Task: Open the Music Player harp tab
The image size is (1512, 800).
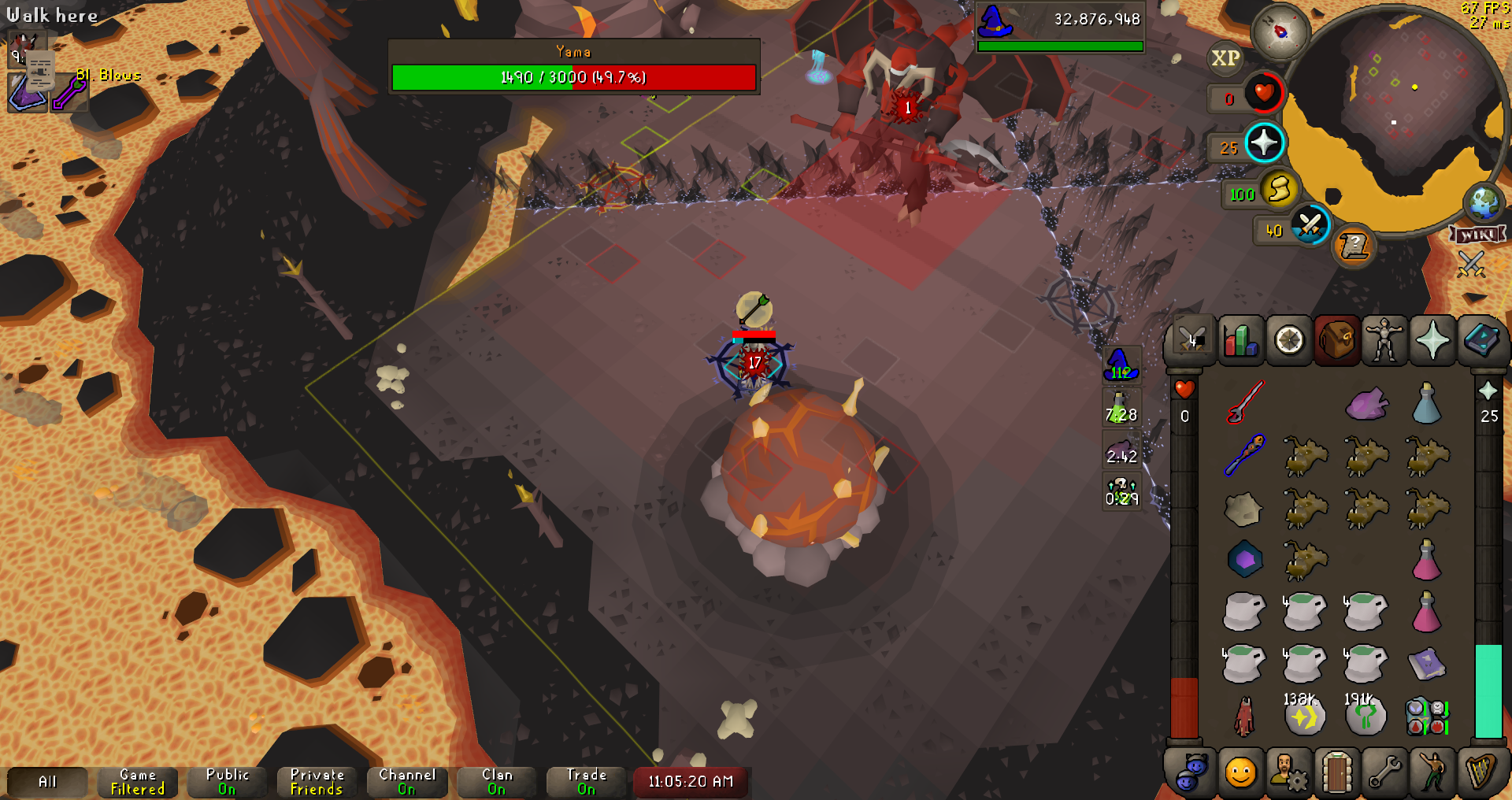Action: tap(1480, 772)
